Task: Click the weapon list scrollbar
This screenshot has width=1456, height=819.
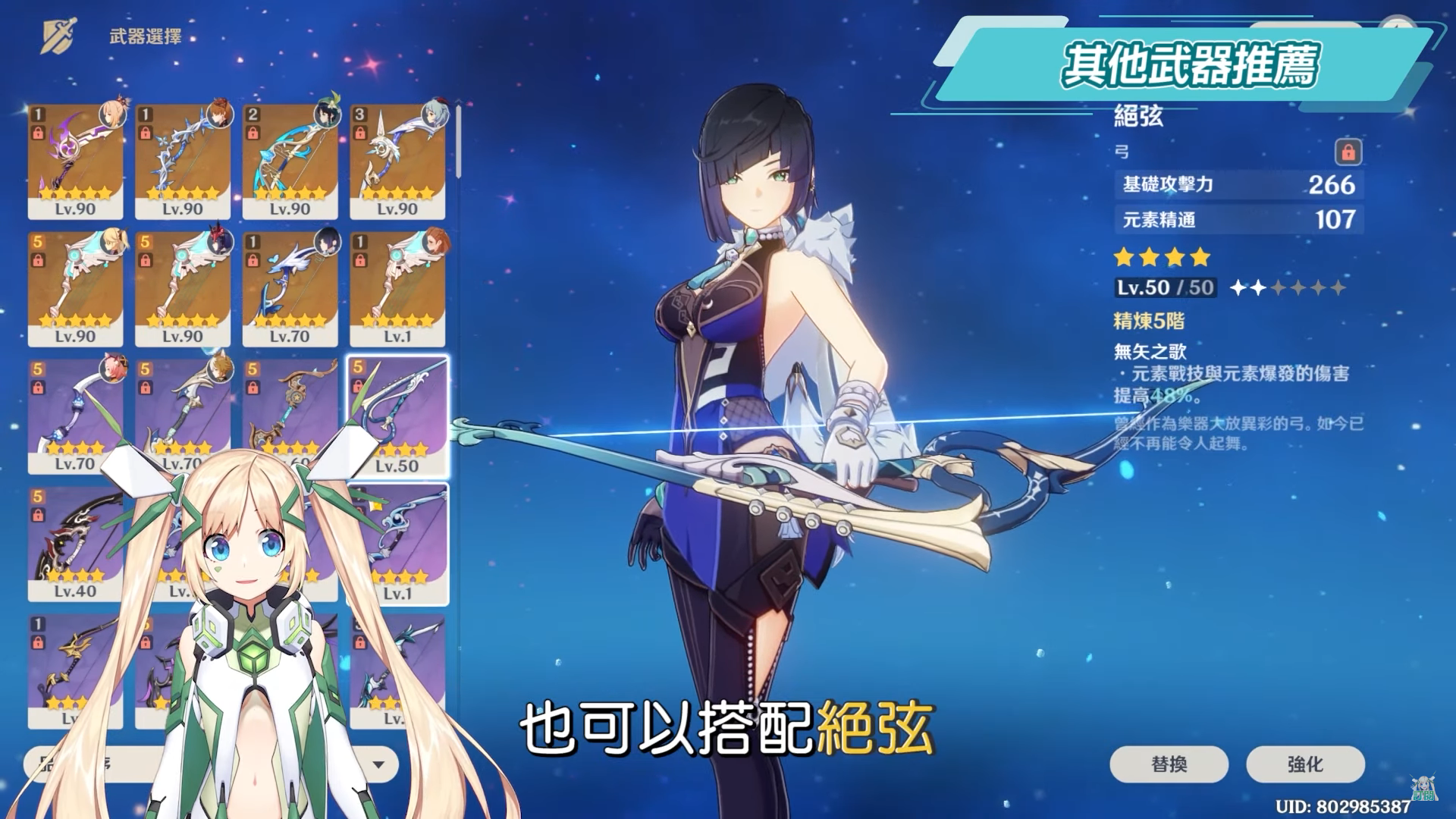Action: [x=458, y=140]
